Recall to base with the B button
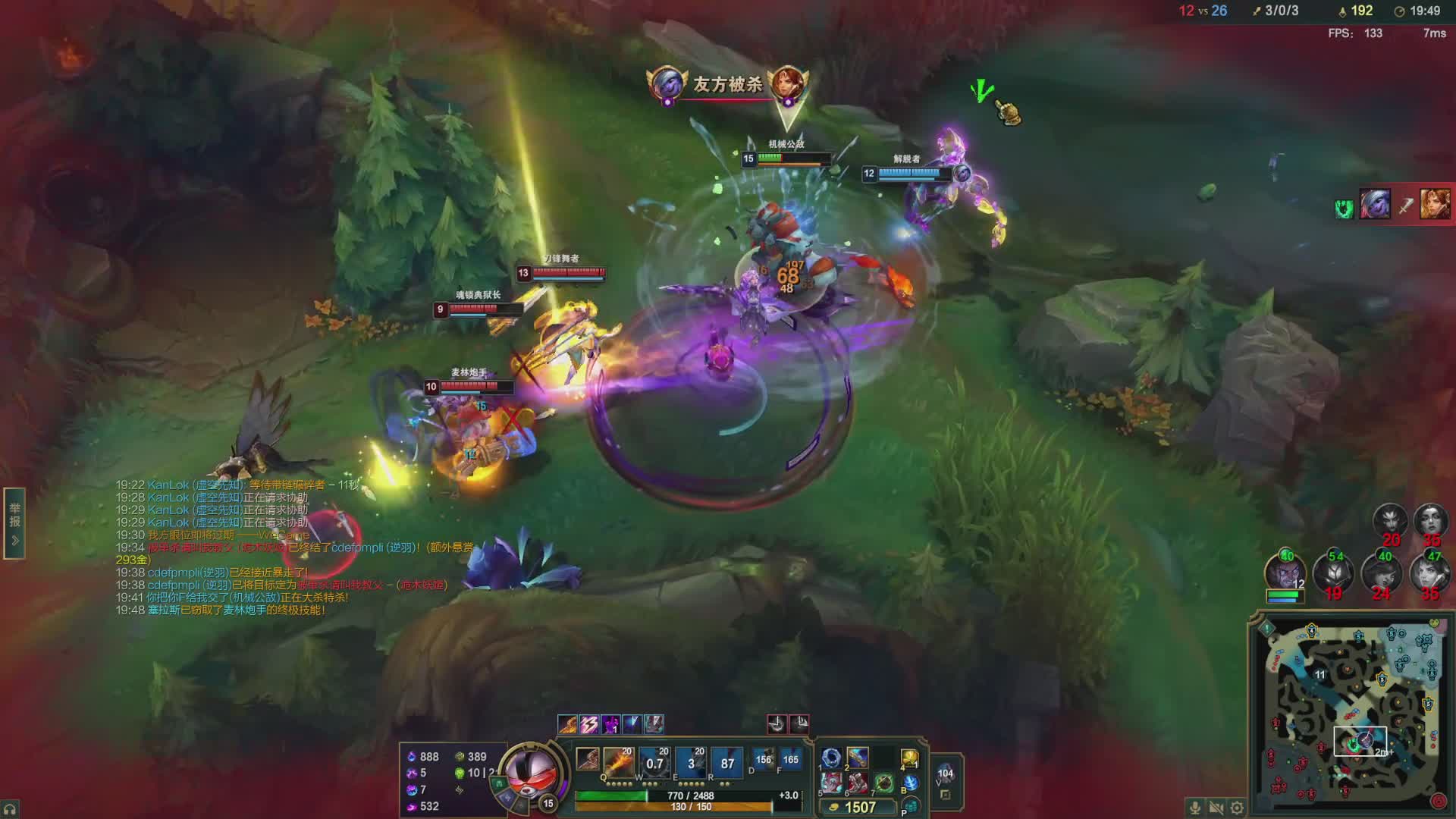The image size is (1456, 819). tap(909, 783)
